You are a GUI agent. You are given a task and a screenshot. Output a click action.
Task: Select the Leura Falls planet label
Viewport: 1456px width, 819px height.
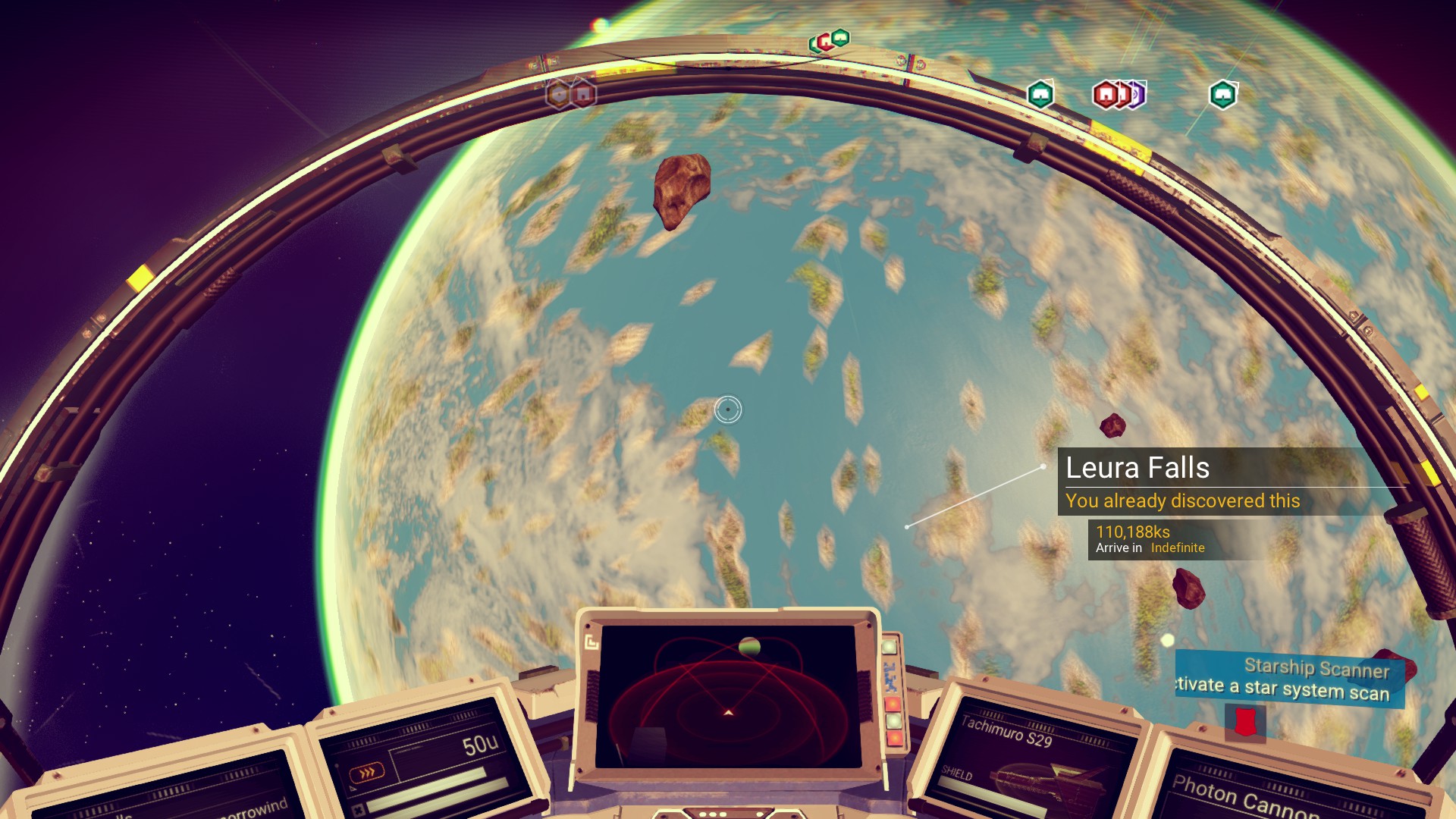(x=1137, y=468)
